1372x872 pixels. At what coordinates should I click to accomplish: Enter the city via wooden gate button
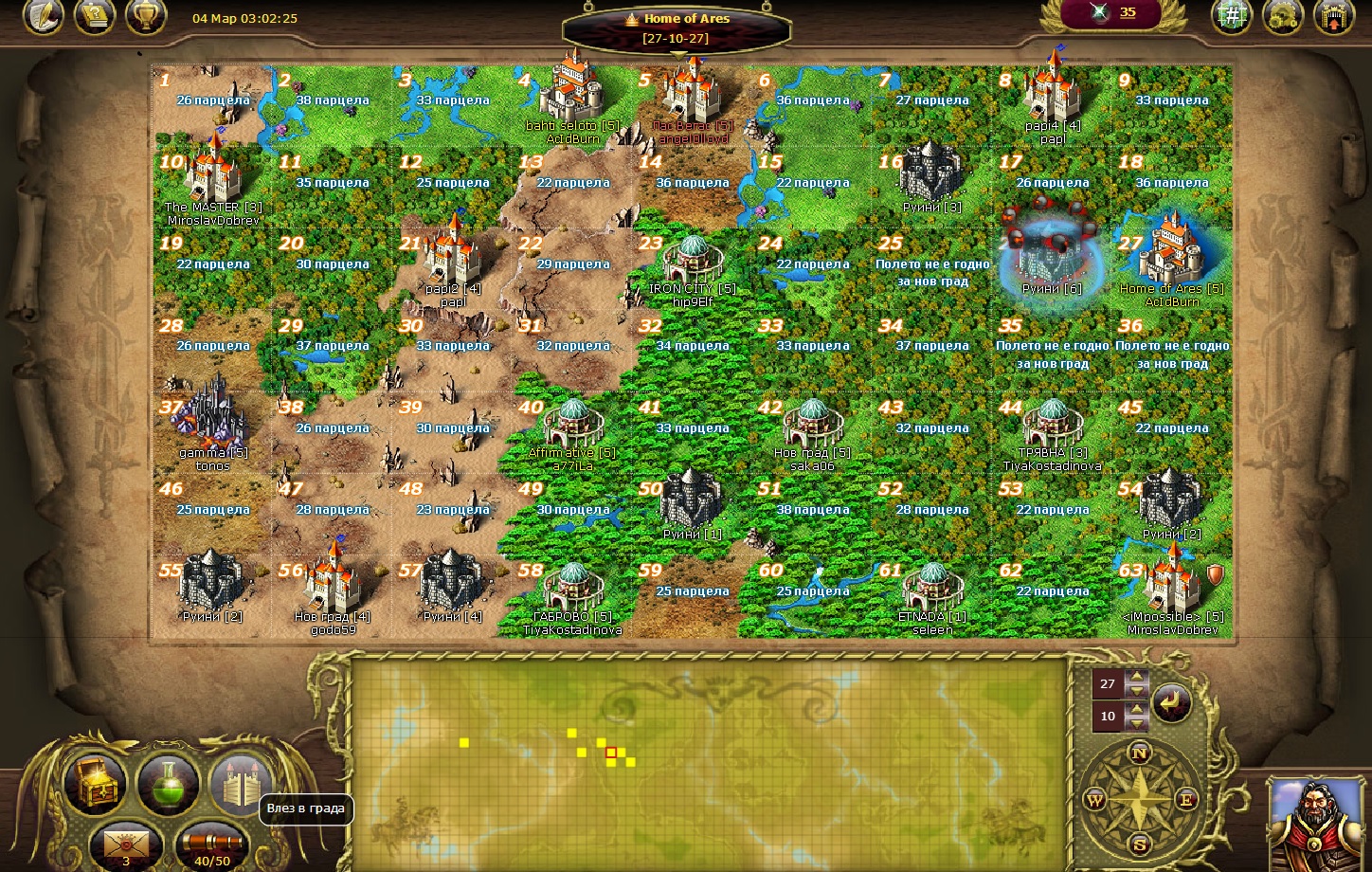pyautogui.click(x=240, y=784)
